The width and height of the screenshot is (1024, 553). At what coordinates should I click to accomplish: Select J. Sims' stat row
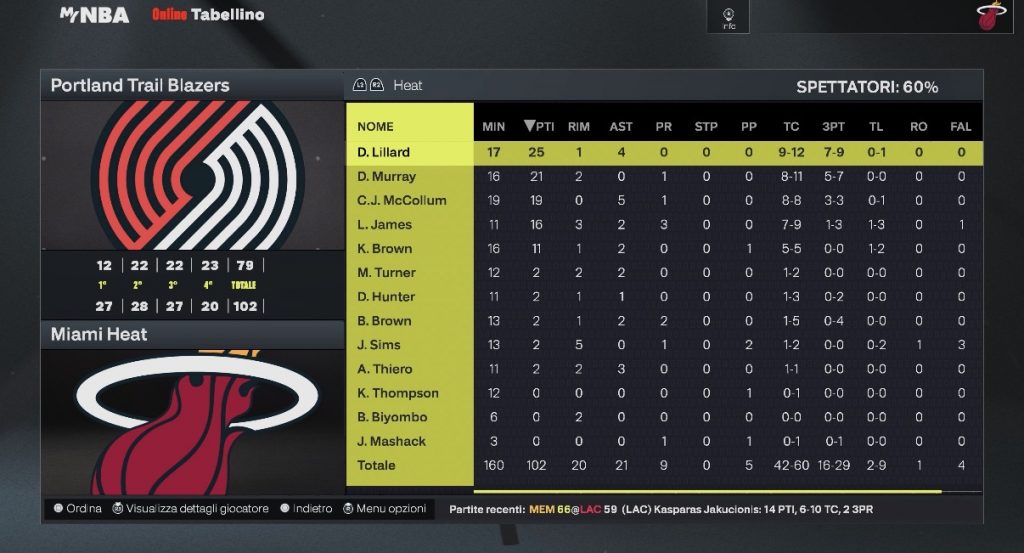click(378, 345)
